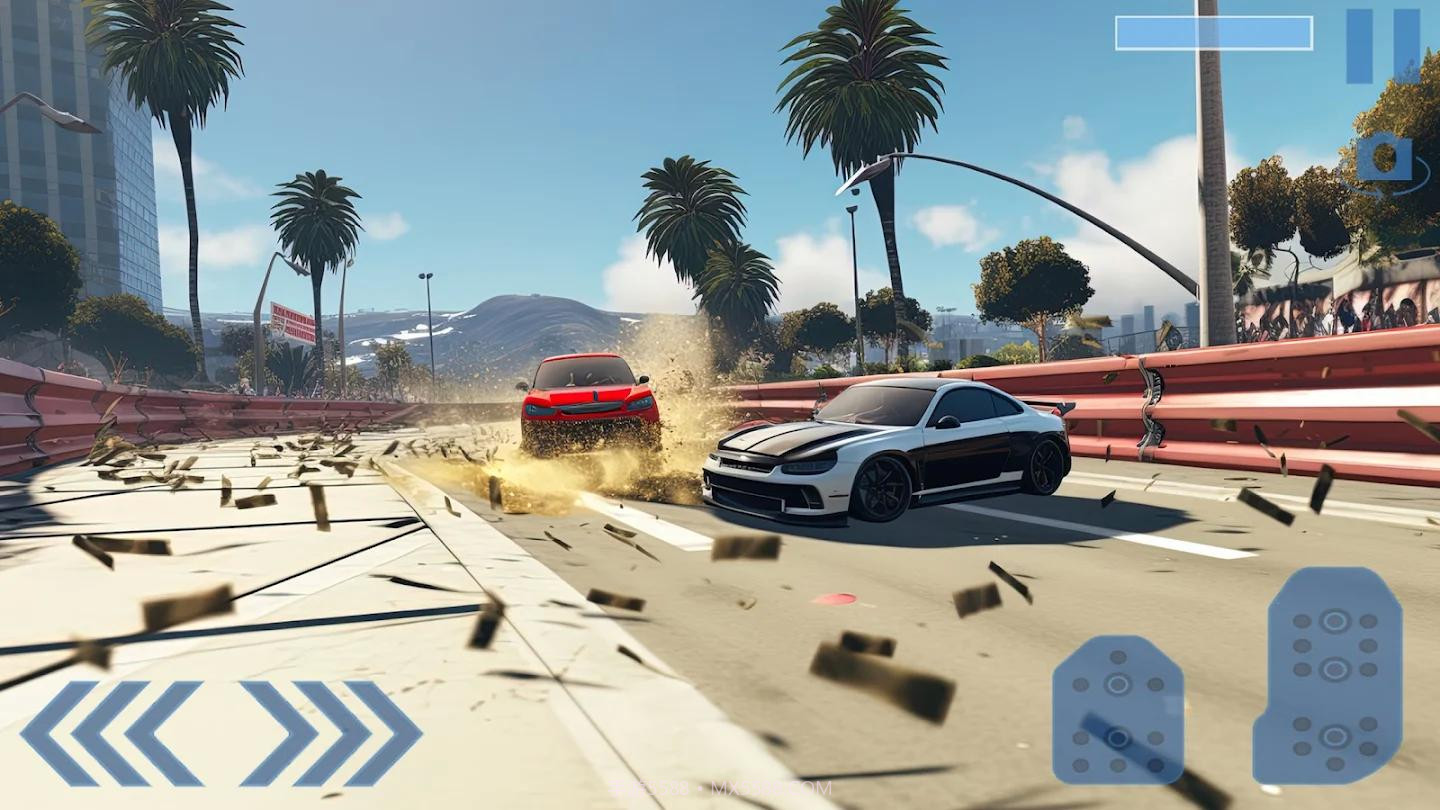Pause the game with the pause button
This screenshot has width=1440, height=810.
pyautogui.click(x=1383, y=46)
